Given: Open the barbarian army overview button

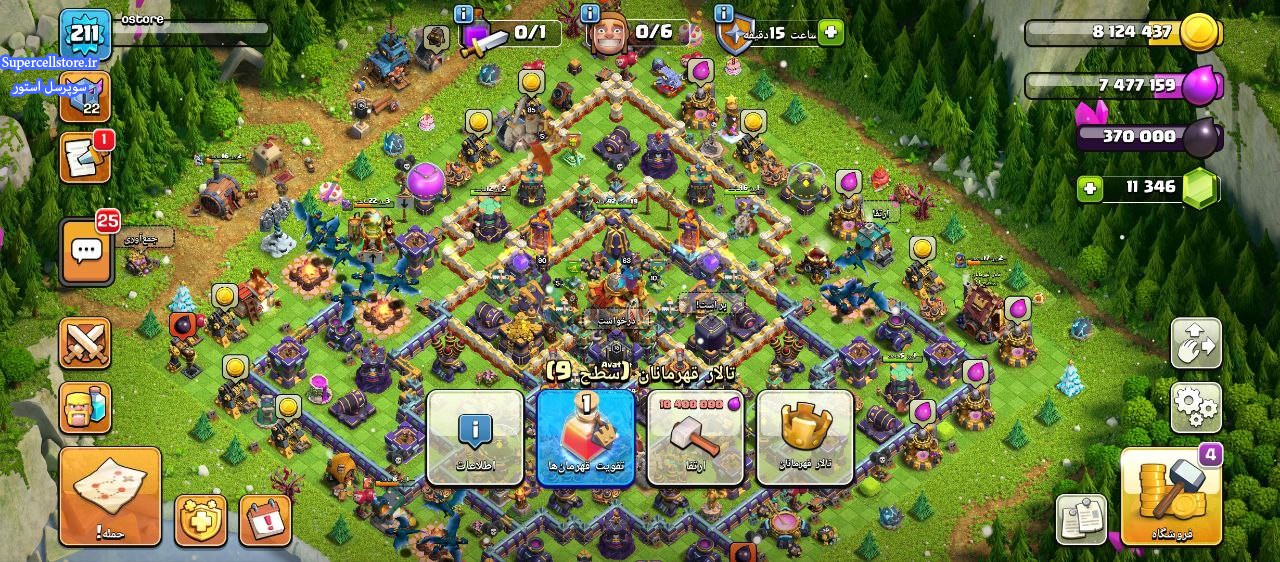Looking at the screenshot, I should click(x=85, y=408).
